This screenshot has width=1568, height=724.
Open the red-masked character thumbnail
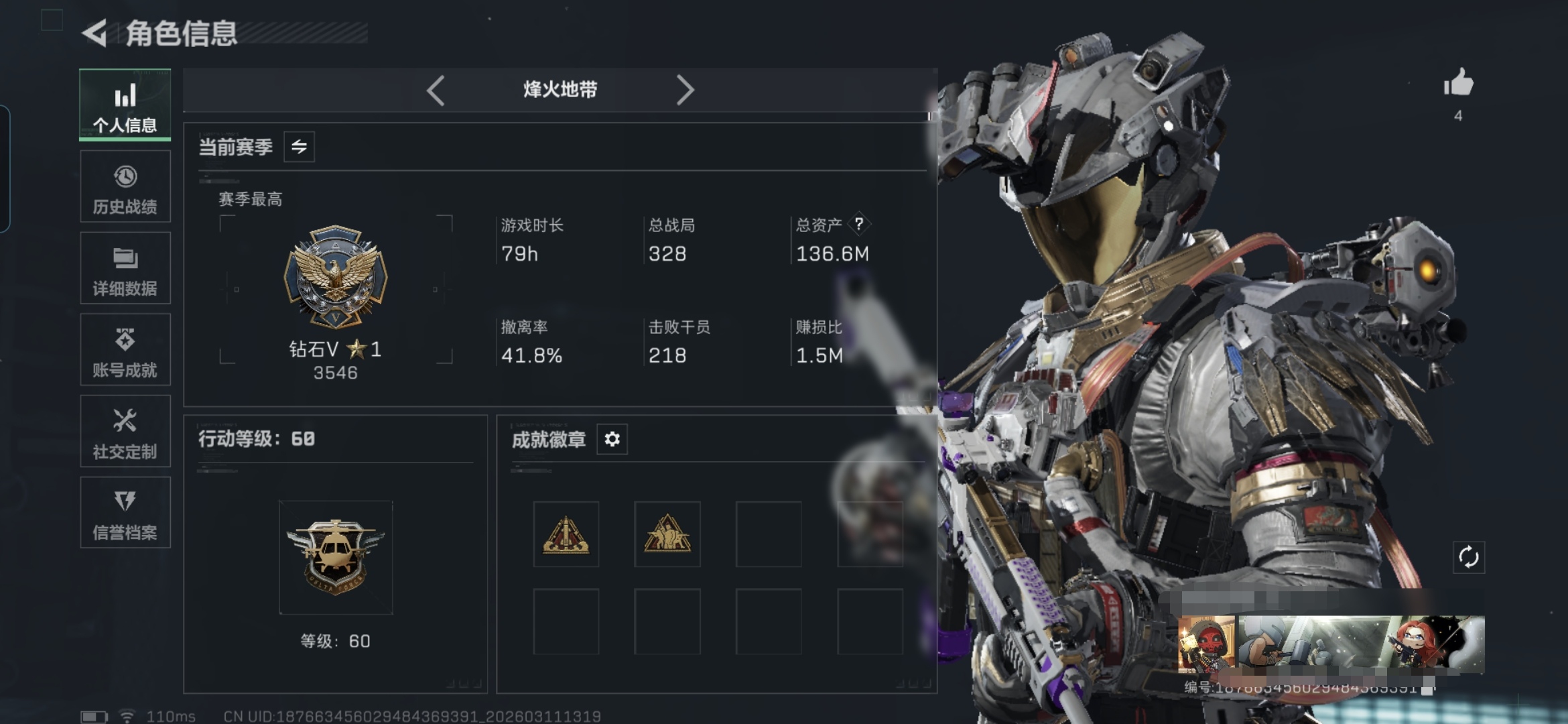pyautogui.click(x=1207, y=644)
